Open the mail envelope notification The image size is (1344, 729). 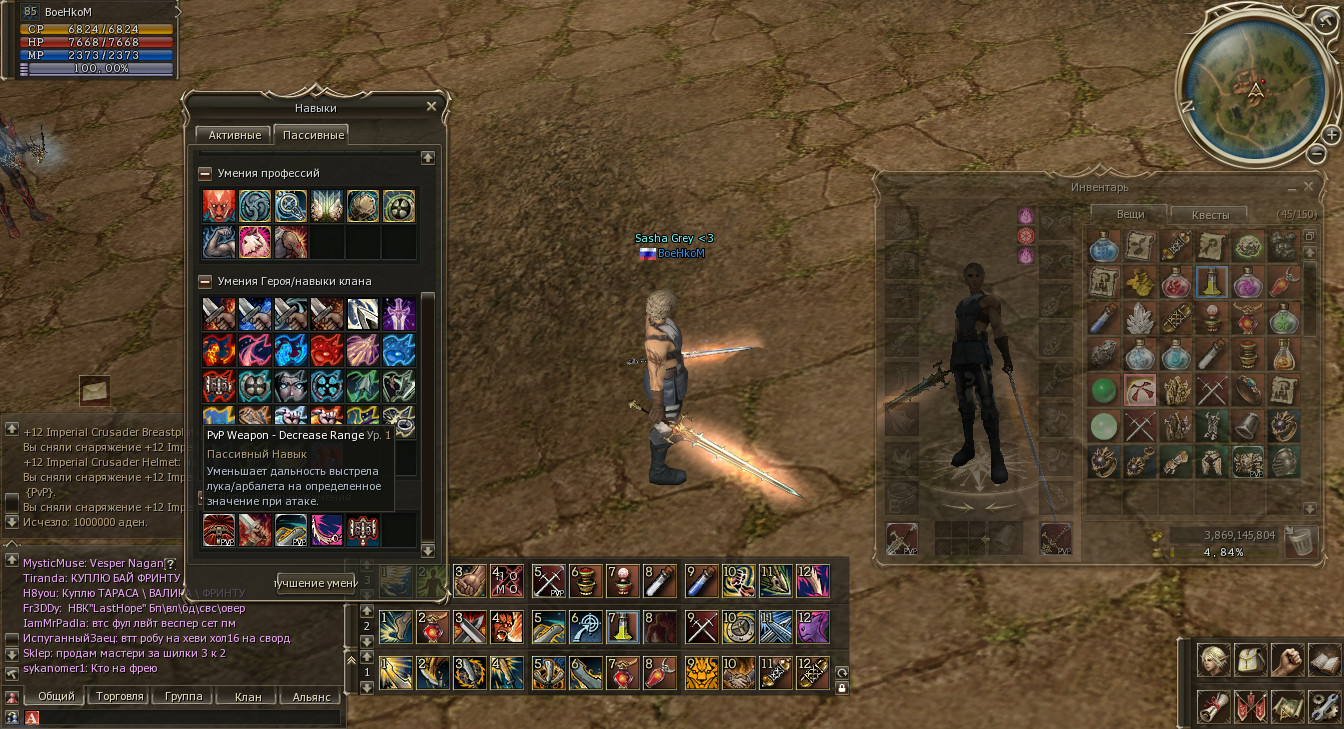click(x=95, y=390)
